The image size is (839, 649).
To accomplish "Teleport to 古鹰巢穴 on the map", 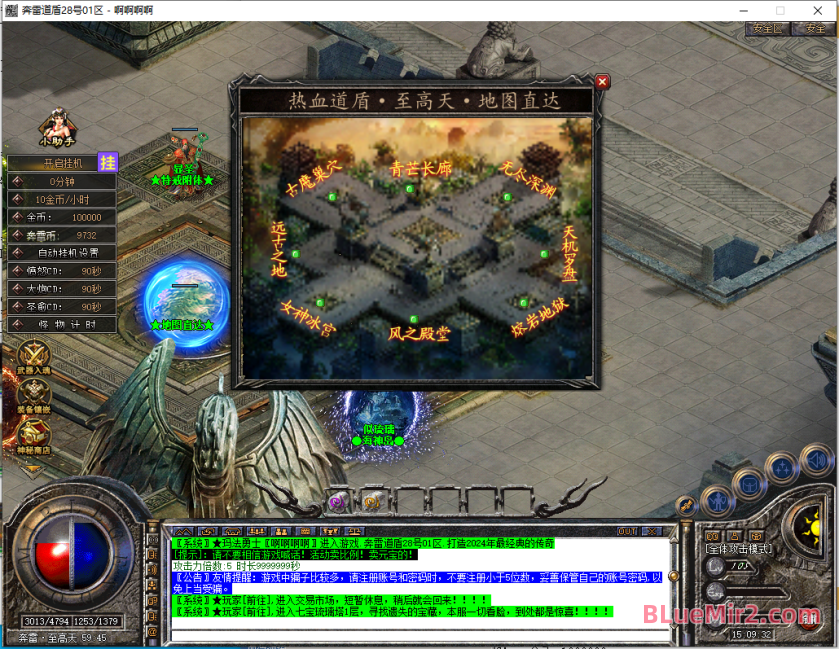I will [313, 173].
